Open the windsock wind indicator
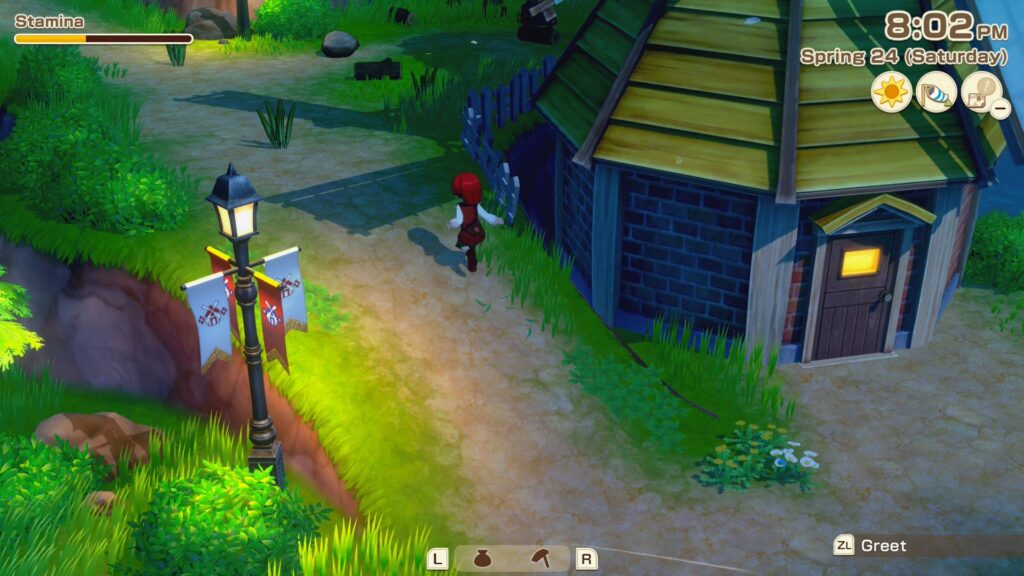The height and width of the screenshot is (576, 1024). 935,92
